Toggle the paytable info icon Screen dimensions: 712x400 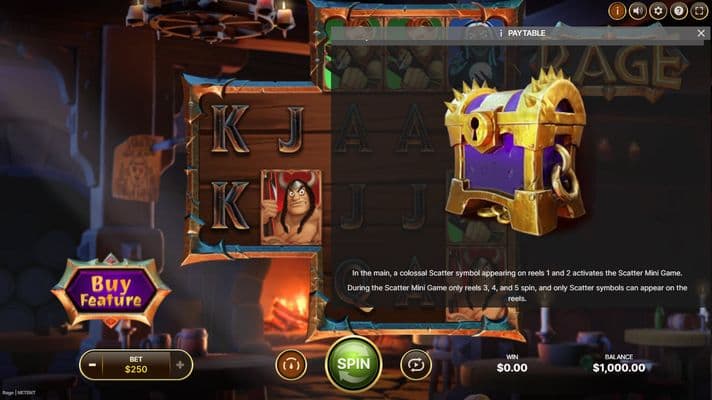[x=617, y=11]
